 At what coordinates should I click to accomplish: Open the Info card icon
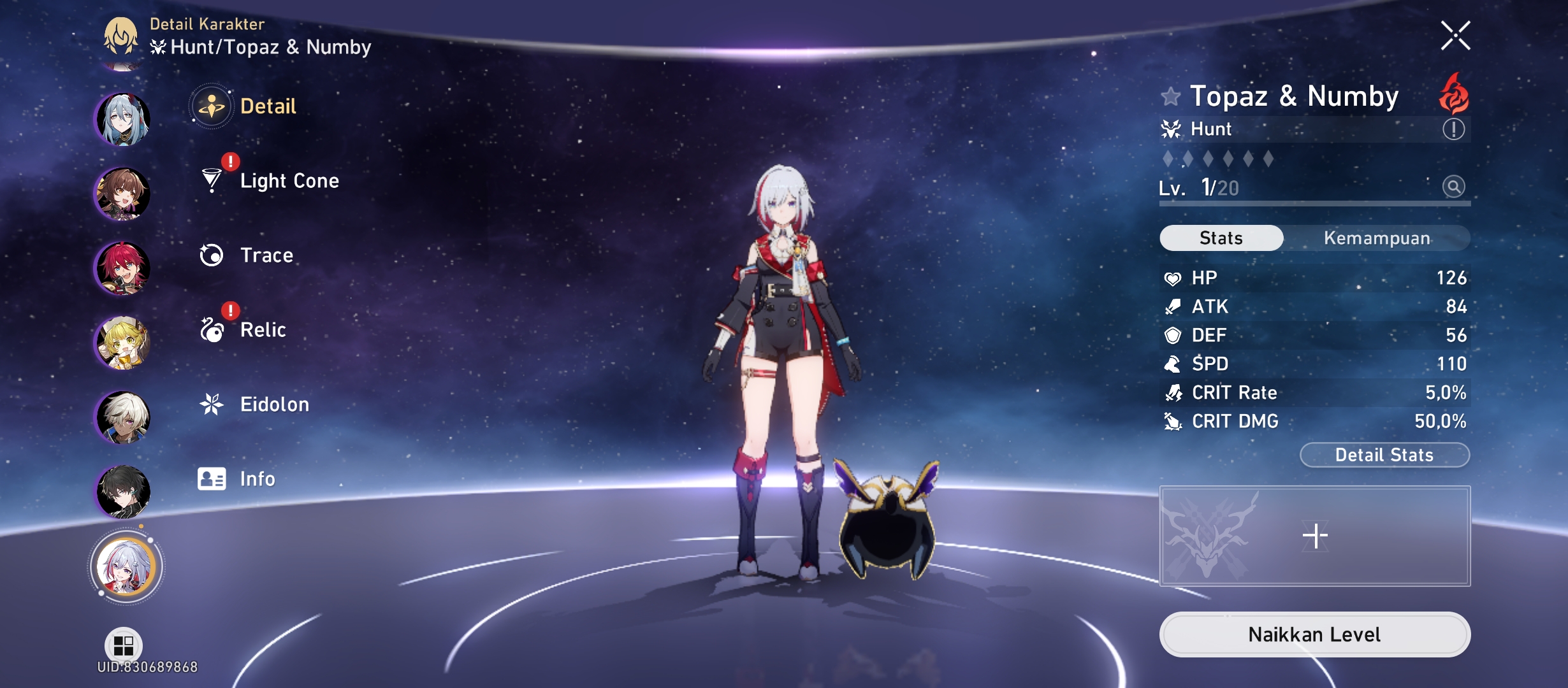[213, 478]
